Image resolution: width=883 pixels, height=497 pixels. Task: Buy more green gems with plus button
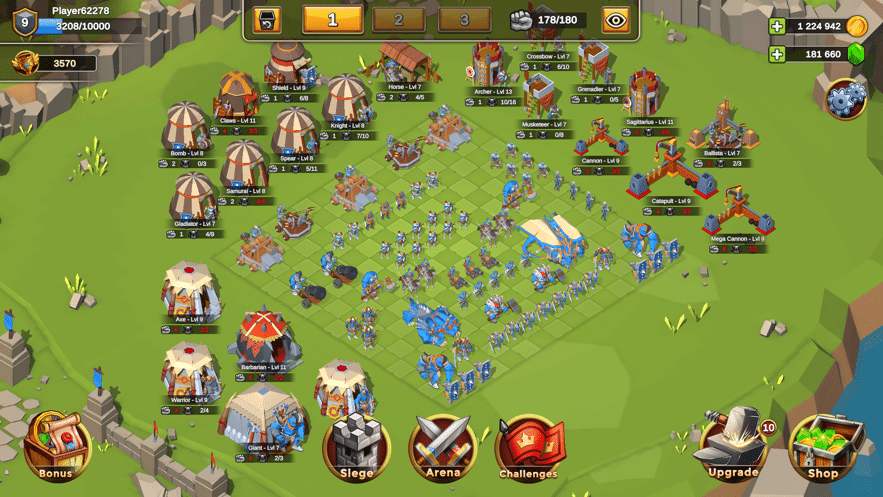[x=777, y=54]
